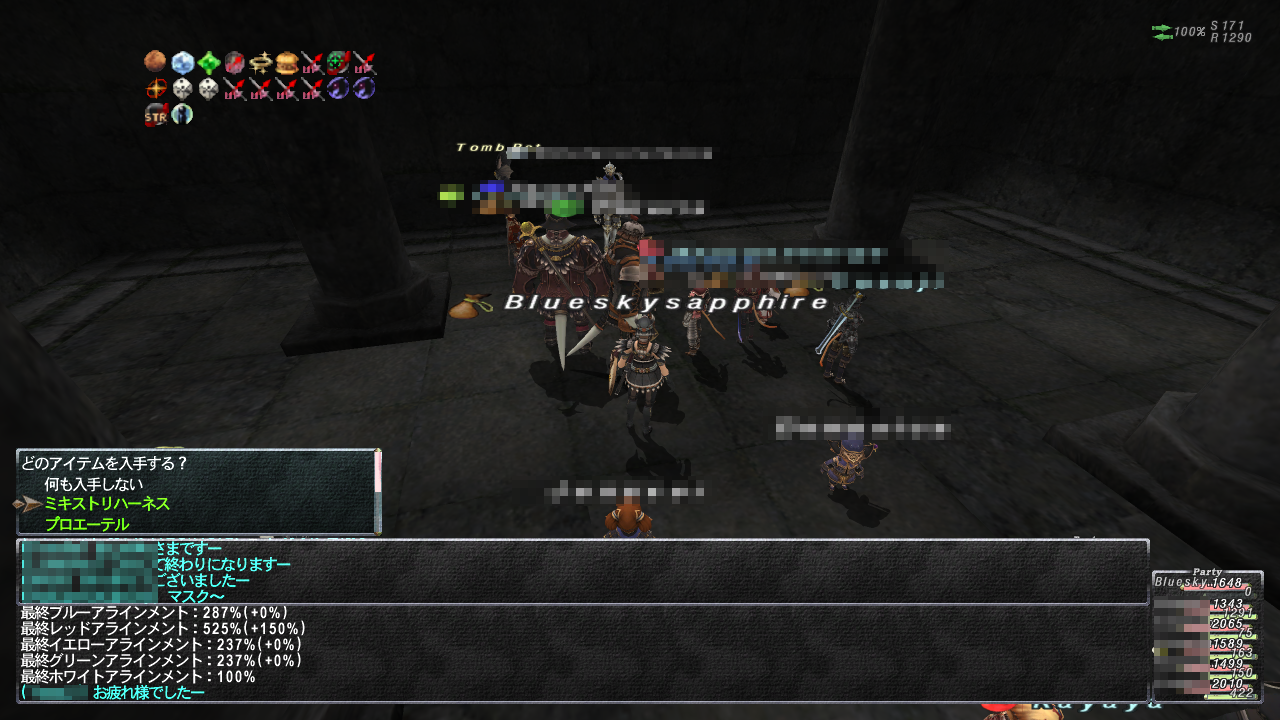Click the chat log alignment results window
1280x720 pixels.
coord(582,652)
